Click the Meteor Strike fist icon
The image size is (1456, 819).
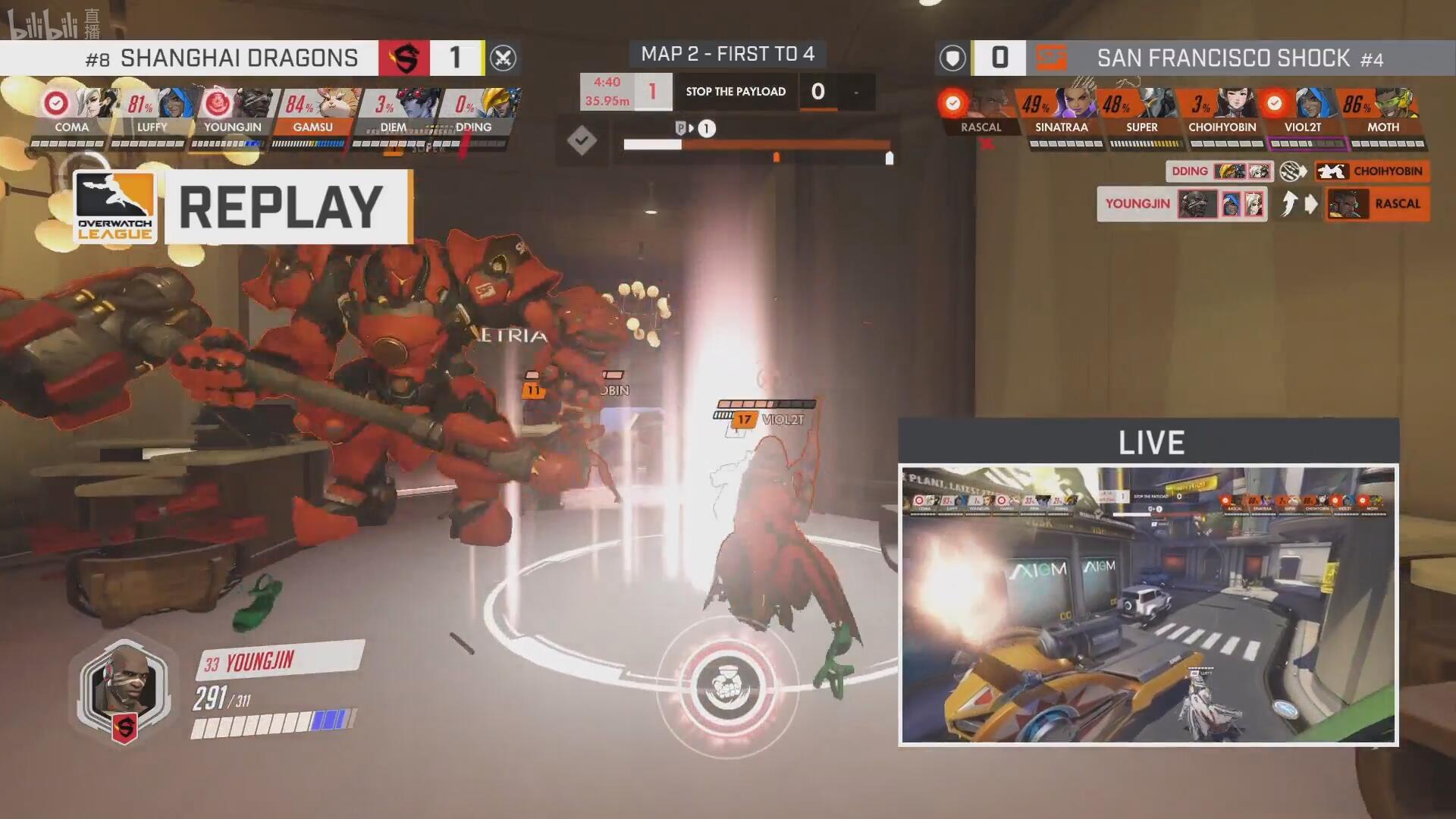click(727, 688)
